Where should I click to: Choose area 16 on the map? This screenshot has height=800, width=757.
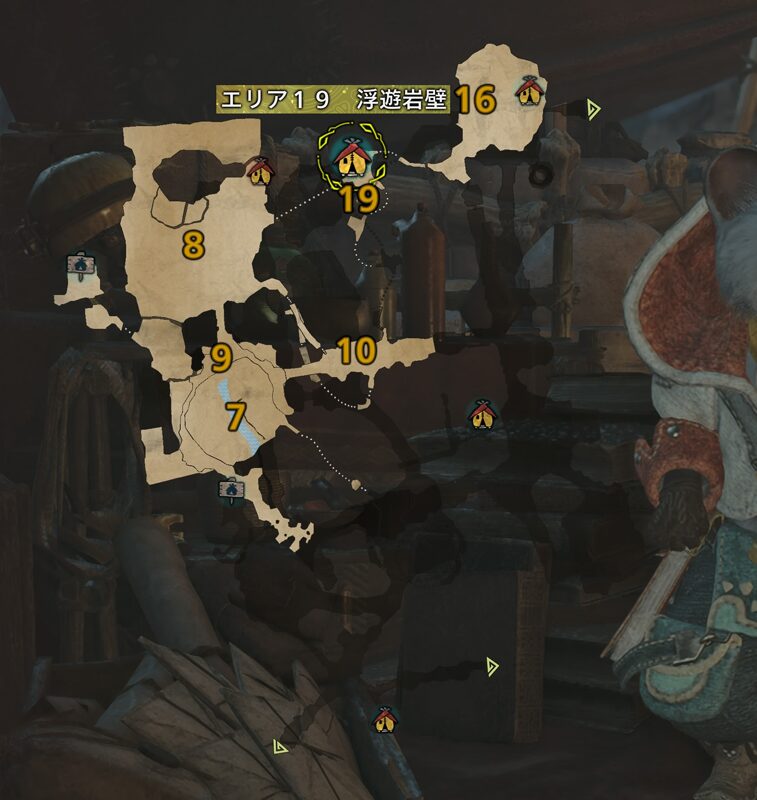coord(476,99)
